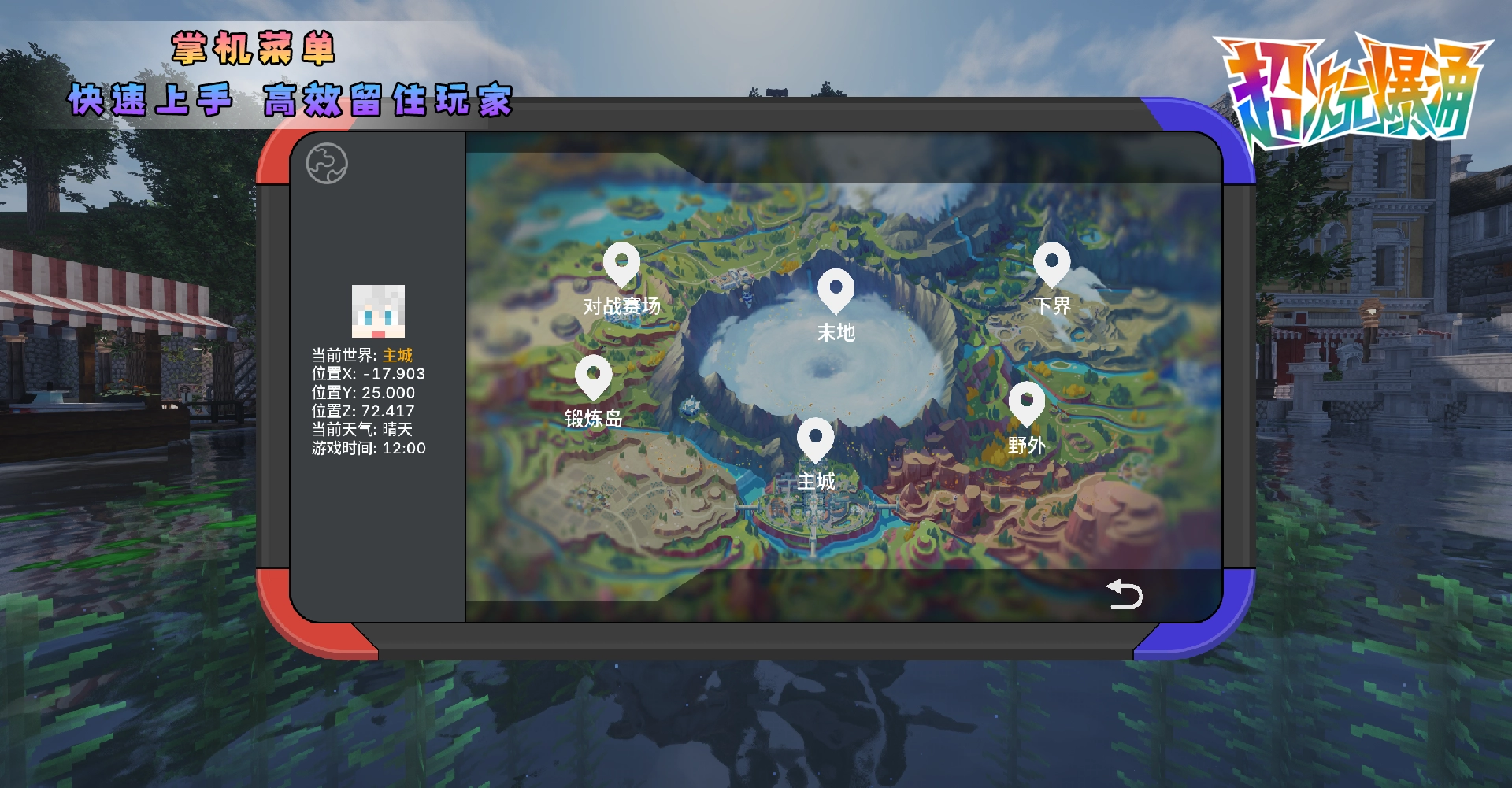Select the 末地 location pin
Image resolution: width=1512 pixels, height=788 pixels.
pyautogui.click(x=836, y=291)
